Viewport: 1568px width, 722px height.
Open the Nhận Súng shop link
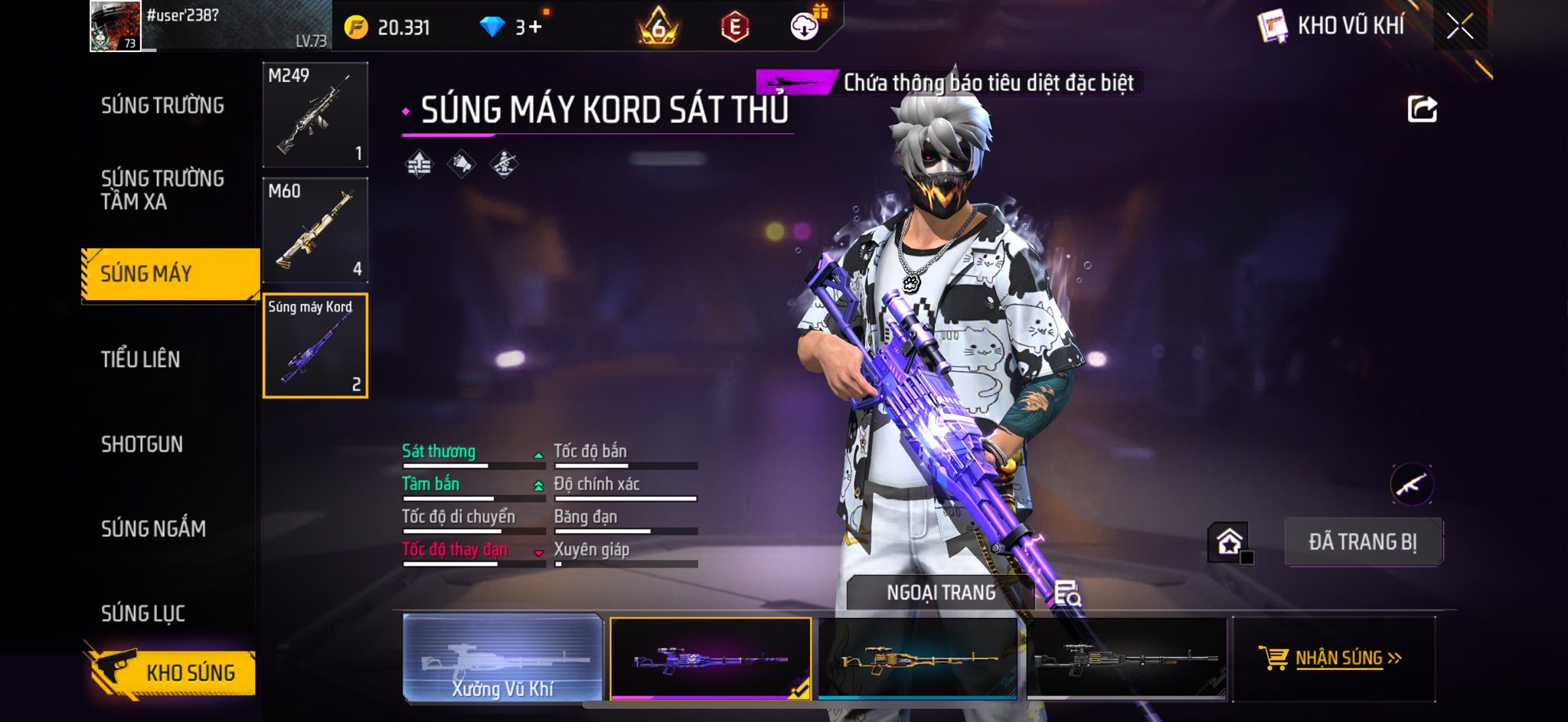(x=1333, y=658)
